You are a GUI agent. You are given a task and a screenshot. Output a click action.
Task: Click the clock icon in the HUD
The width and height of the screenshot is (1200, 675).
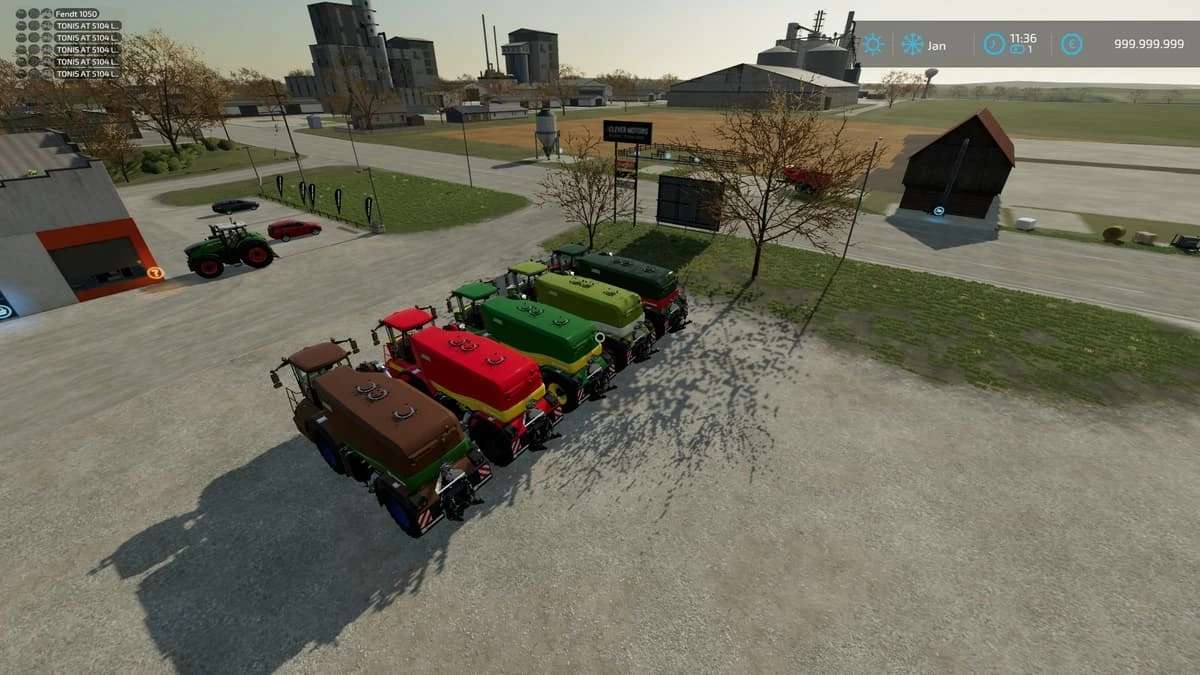pyautogui.click(x=994, y=44)
